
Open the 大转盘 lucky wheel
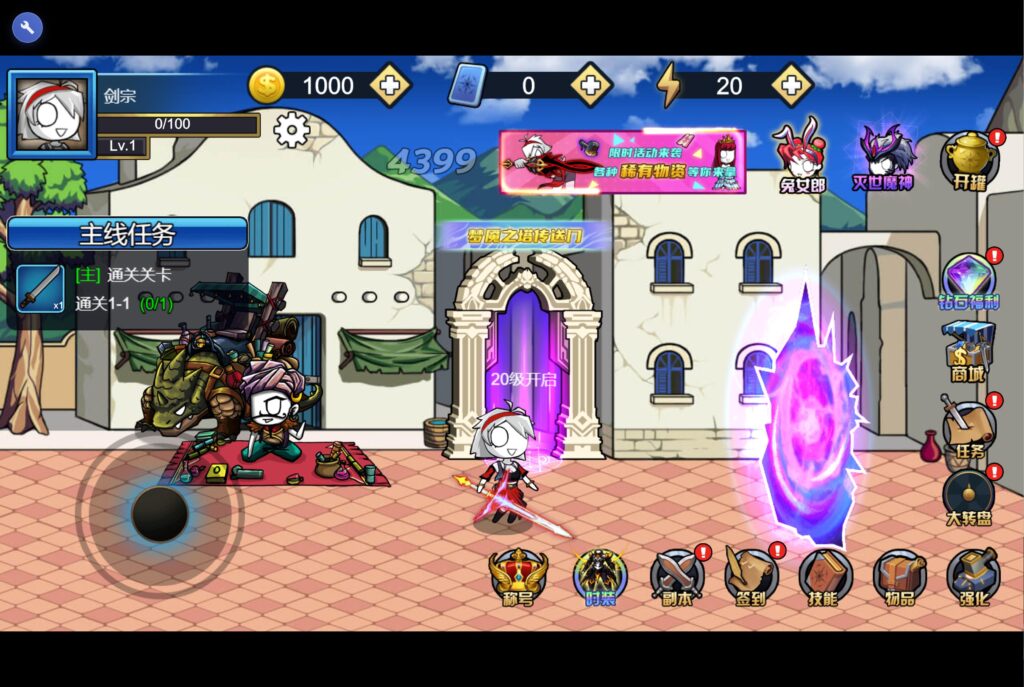(969, 497)
